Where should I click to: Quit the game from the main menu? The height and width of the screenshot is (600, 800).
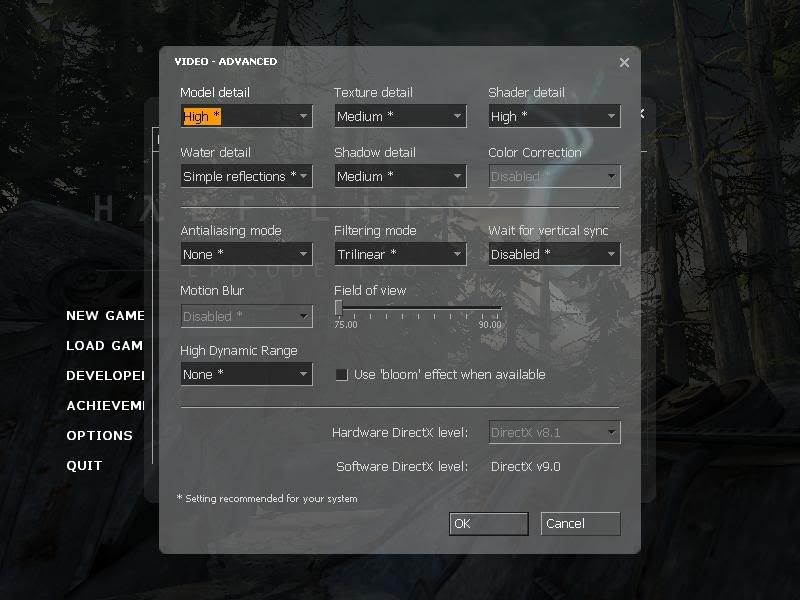(84, 466)
